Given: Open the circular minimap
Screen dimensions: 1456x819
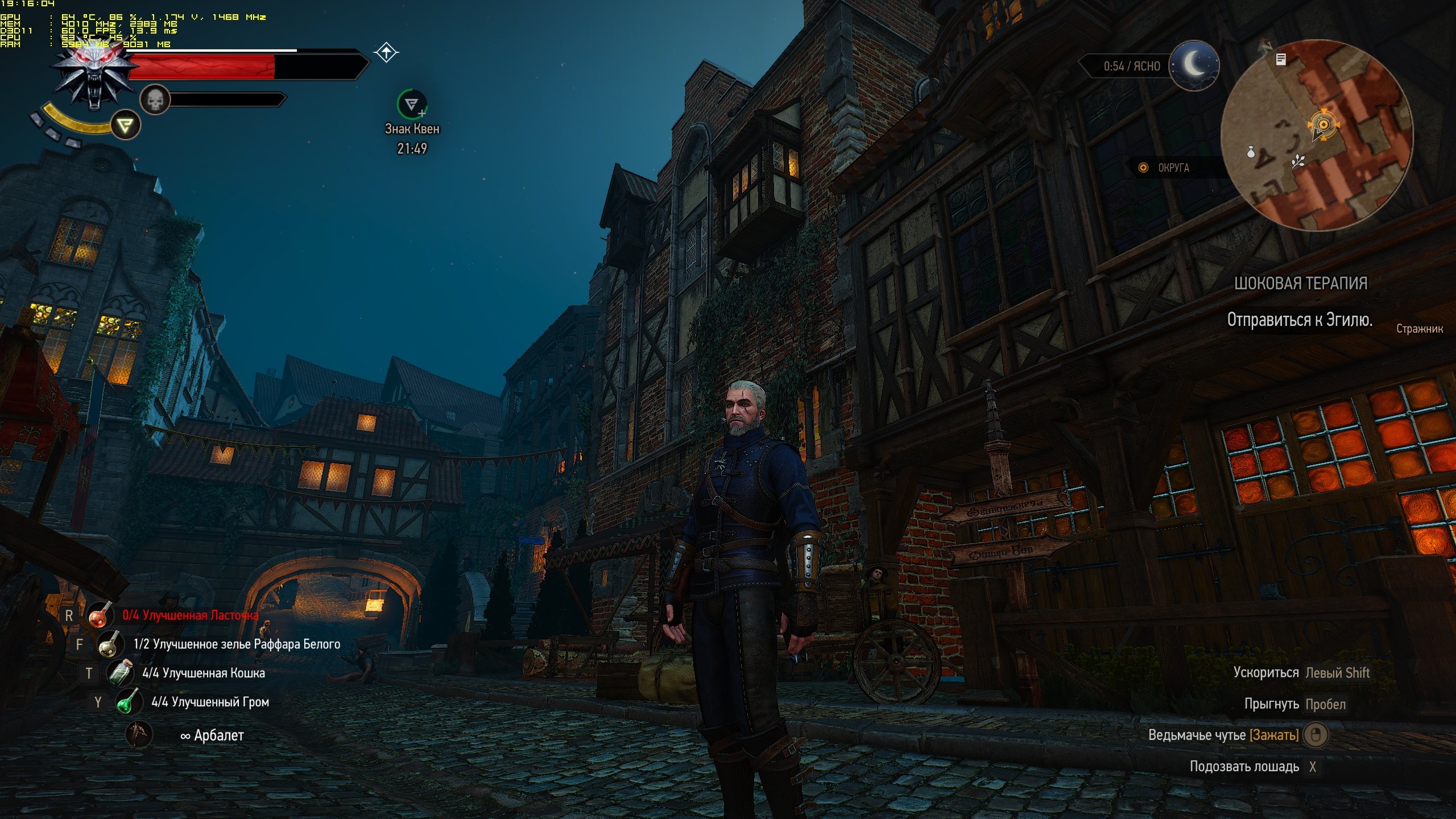Looking at the screenshot, I should coord(1317,135).
